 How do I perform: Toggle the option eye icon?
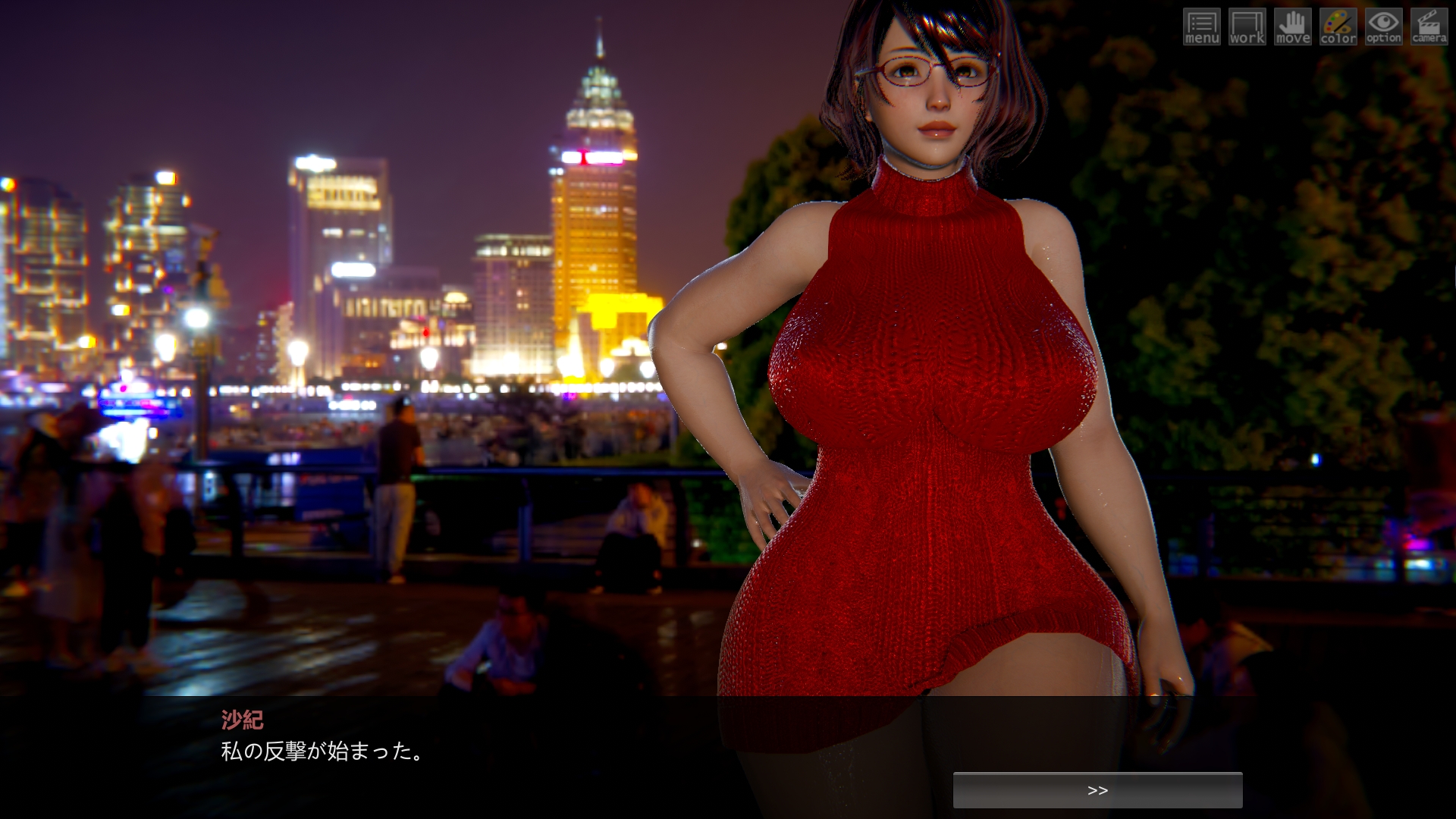(1383, 27)
